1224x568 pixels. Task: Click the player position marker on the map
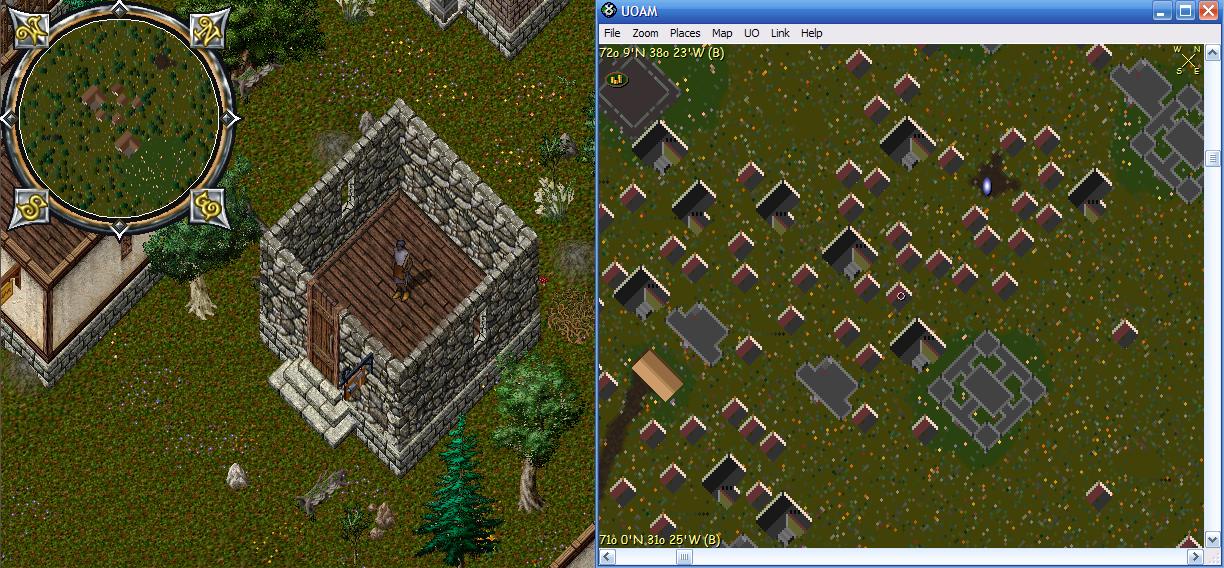[x=901, y=296]
